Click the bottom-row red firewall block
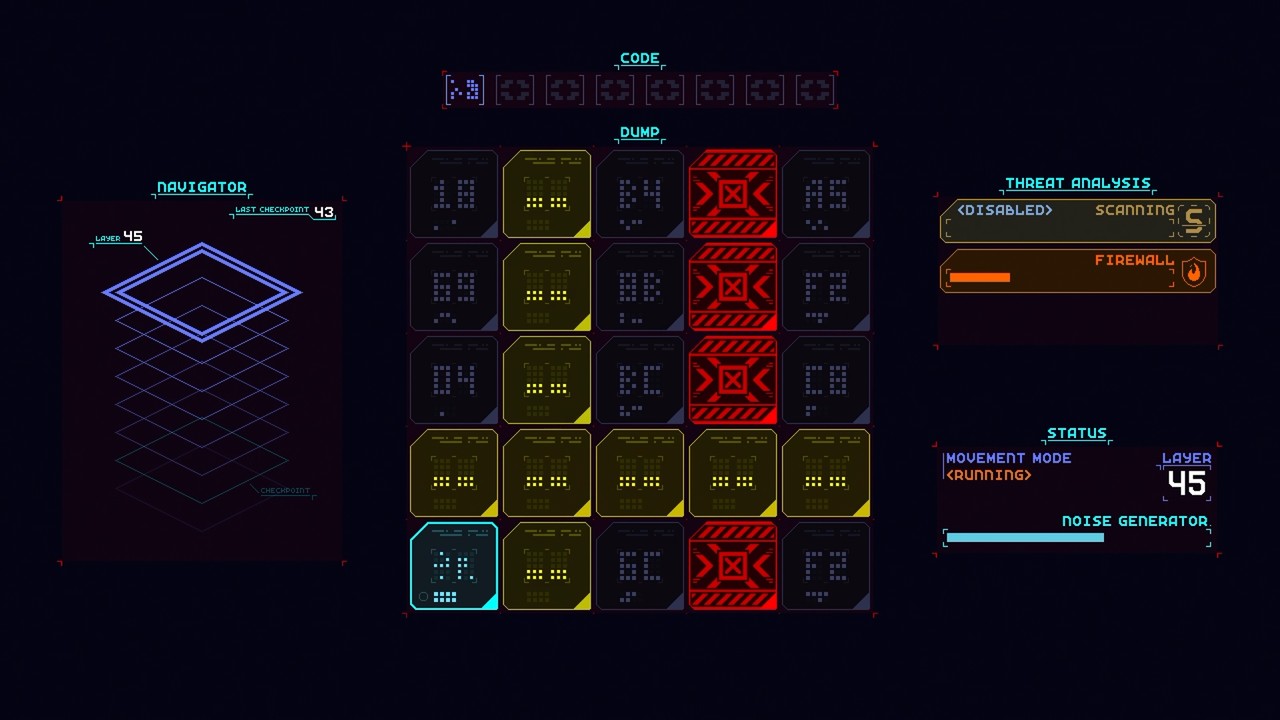Screen dimensions: 1280x720 [x=733, y=567]
